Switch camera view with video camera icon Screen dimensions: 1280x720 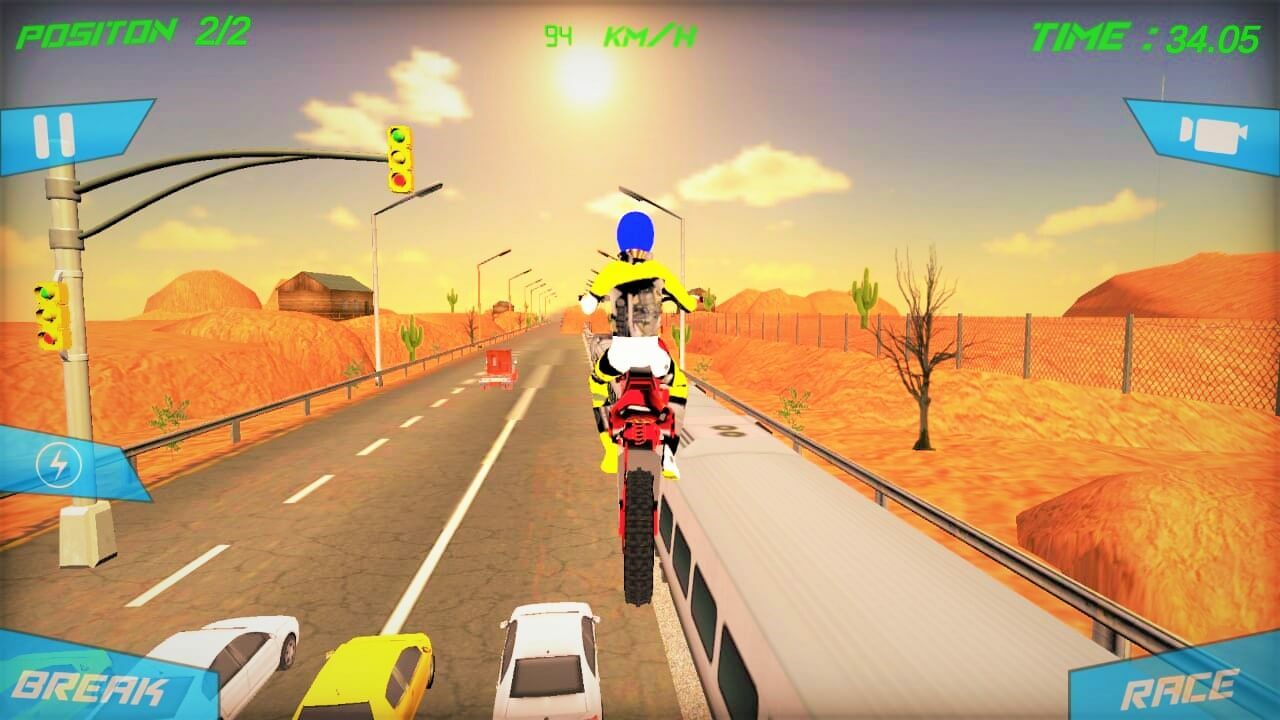(x=1215, y=133)
